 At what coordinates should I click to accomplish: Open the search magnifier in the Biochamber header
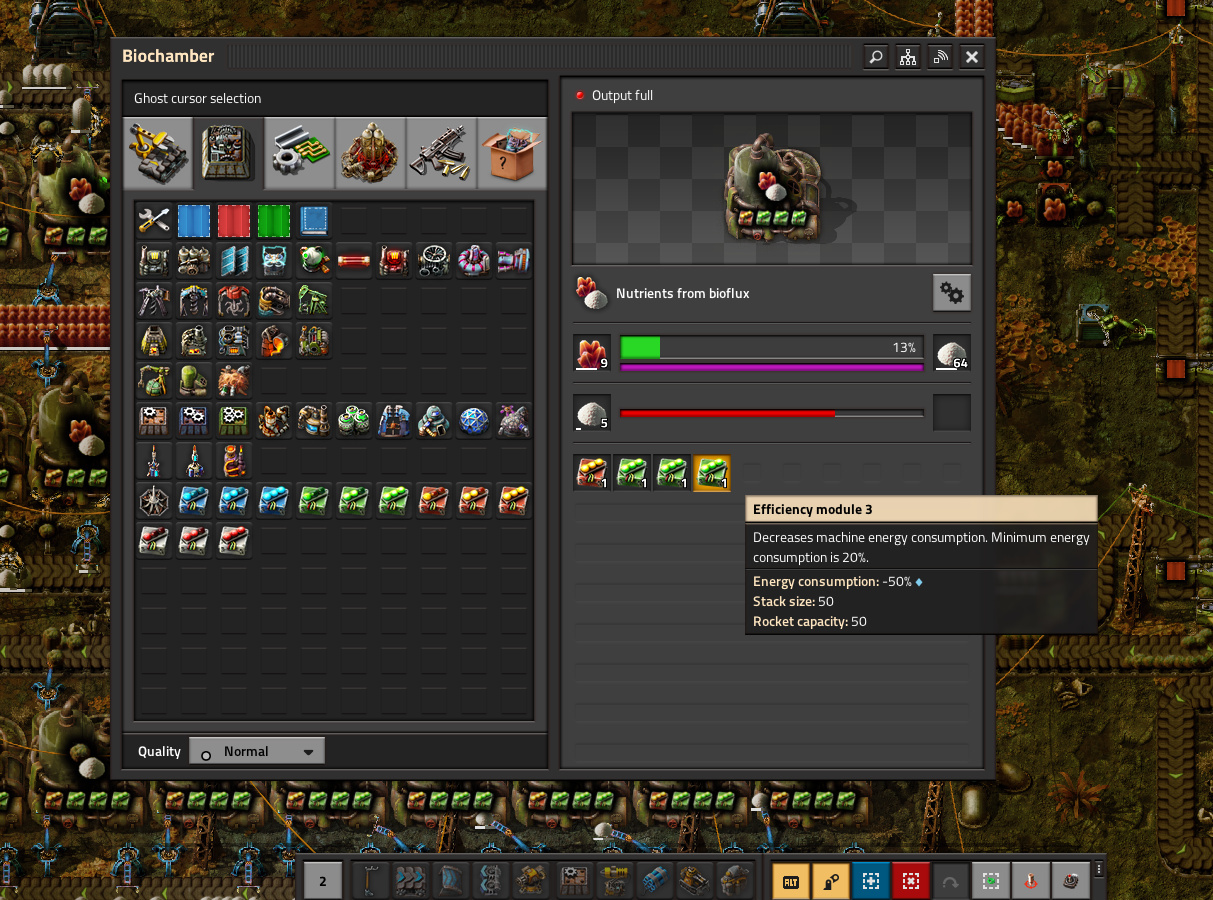point(876,57)
